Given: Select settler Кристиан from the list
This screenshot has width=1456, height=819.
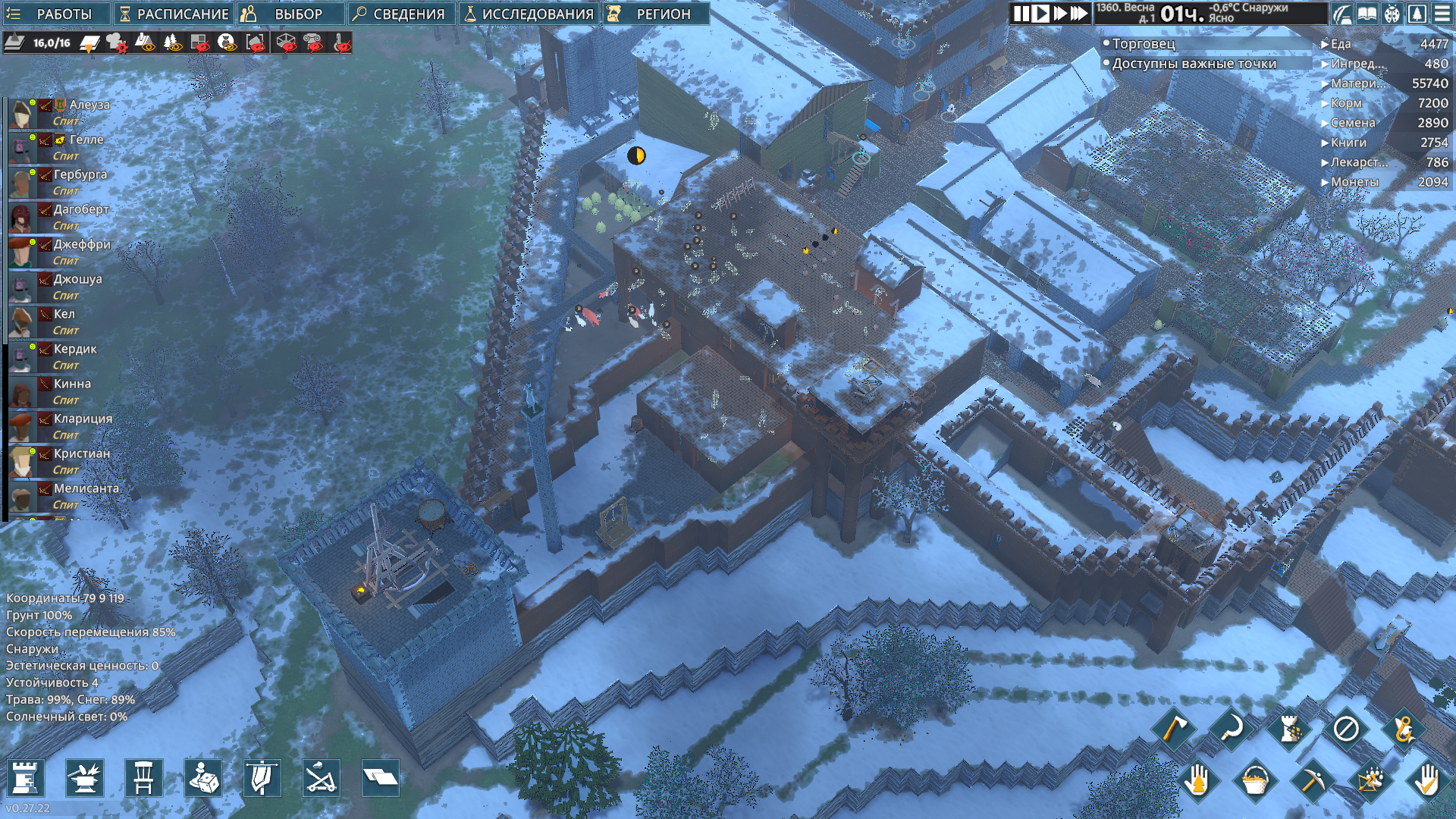Looking at the screenshot, I should 81,453.
